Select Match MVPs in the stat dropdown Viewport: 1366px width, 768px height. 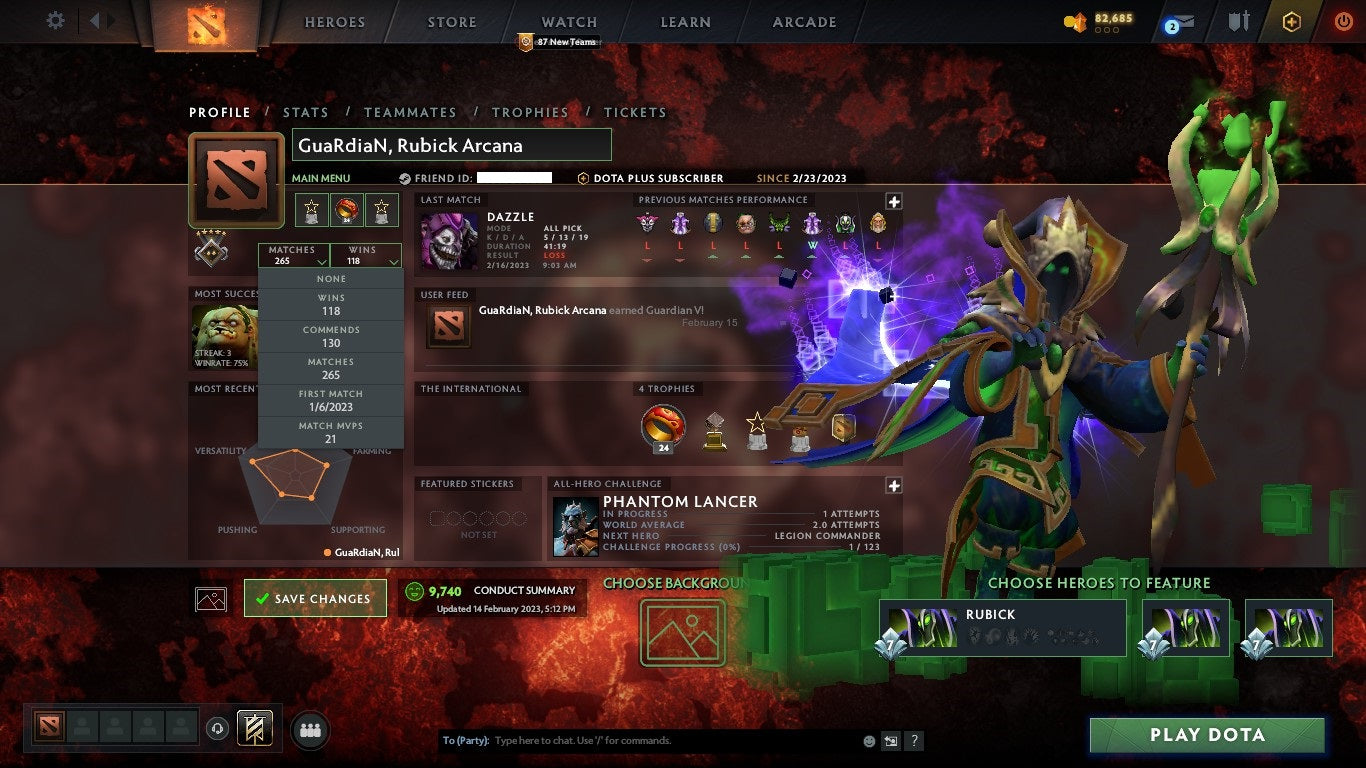tap(330, 430)
